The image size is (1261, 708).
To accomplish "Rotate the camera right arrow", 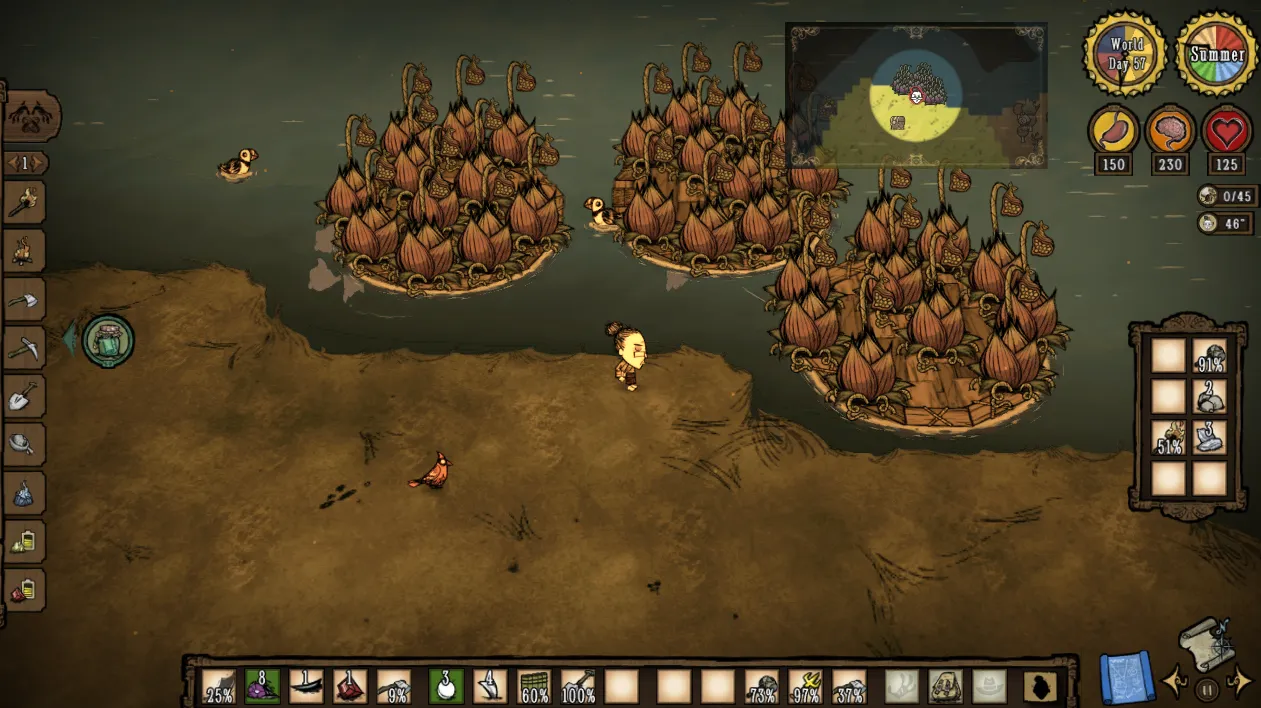I will tap(1242, 681).
